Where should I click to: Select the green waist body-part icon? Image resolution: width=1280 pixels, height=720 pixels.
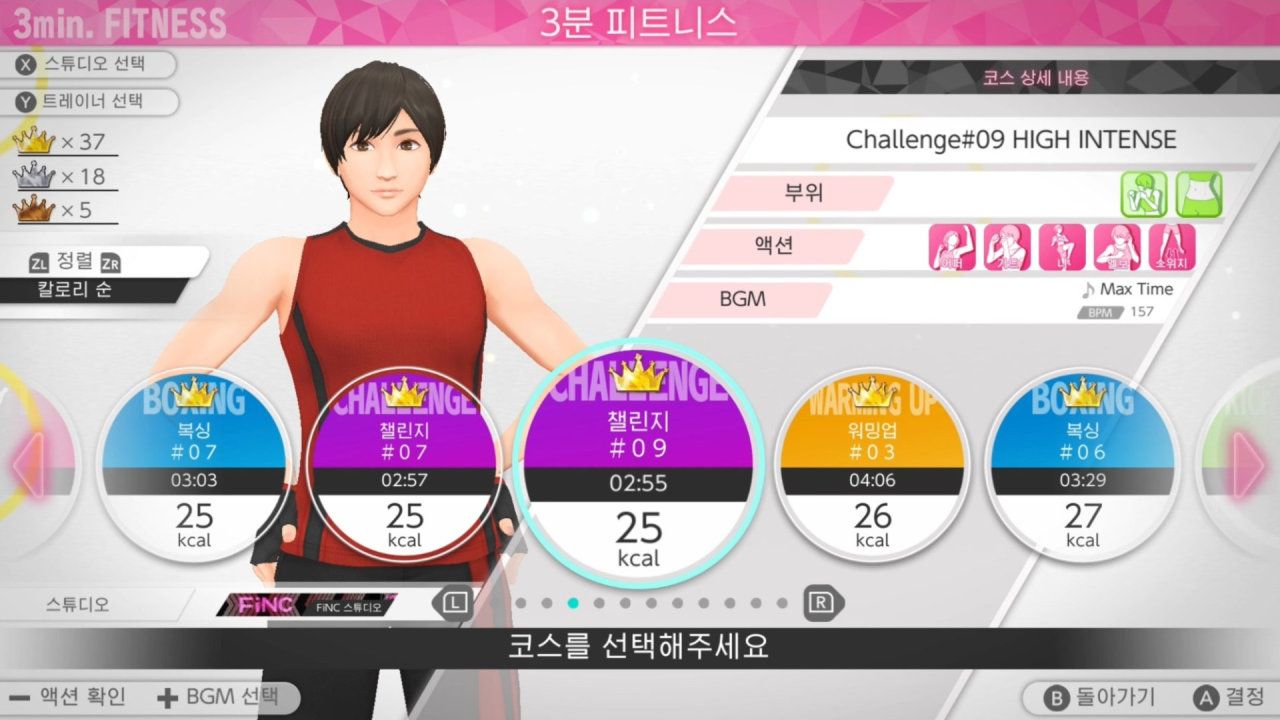(1196, 192)
